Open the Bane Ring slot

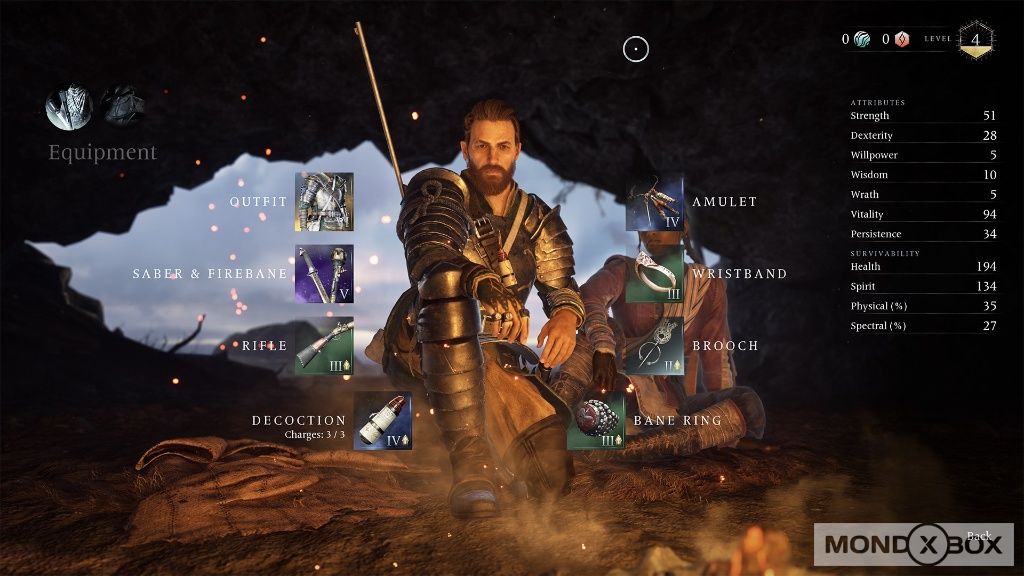[x=596, y=421]
